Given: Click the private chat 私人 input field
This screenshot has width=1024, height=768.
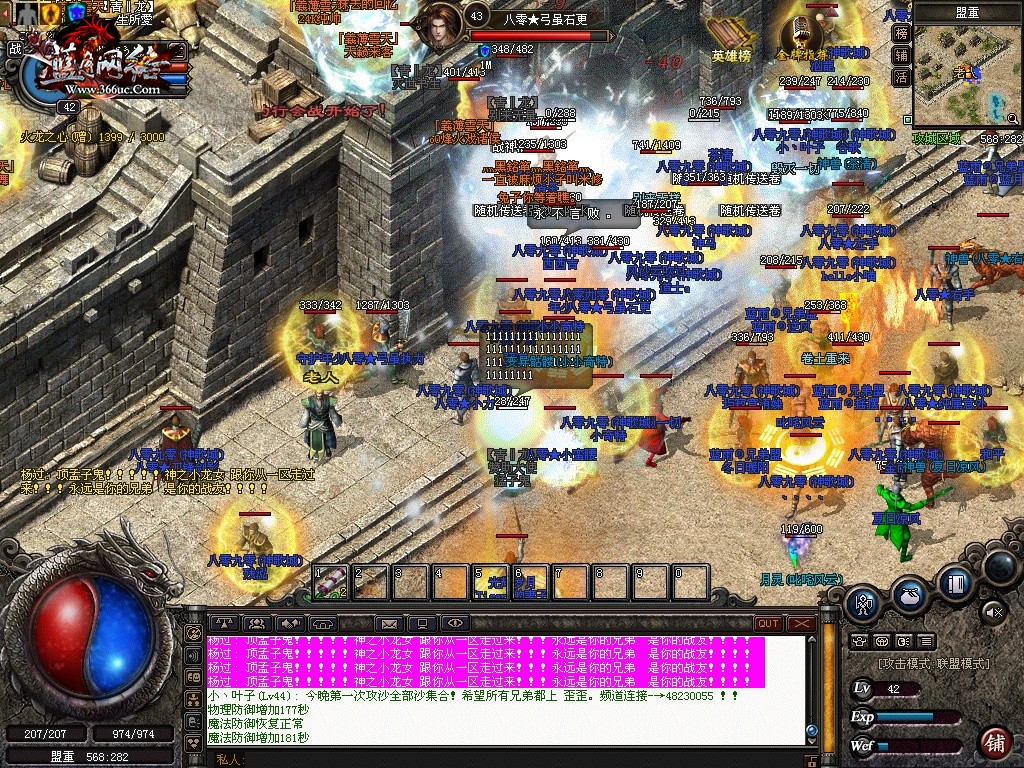Looking at the screenshot, I should (500, 759).
